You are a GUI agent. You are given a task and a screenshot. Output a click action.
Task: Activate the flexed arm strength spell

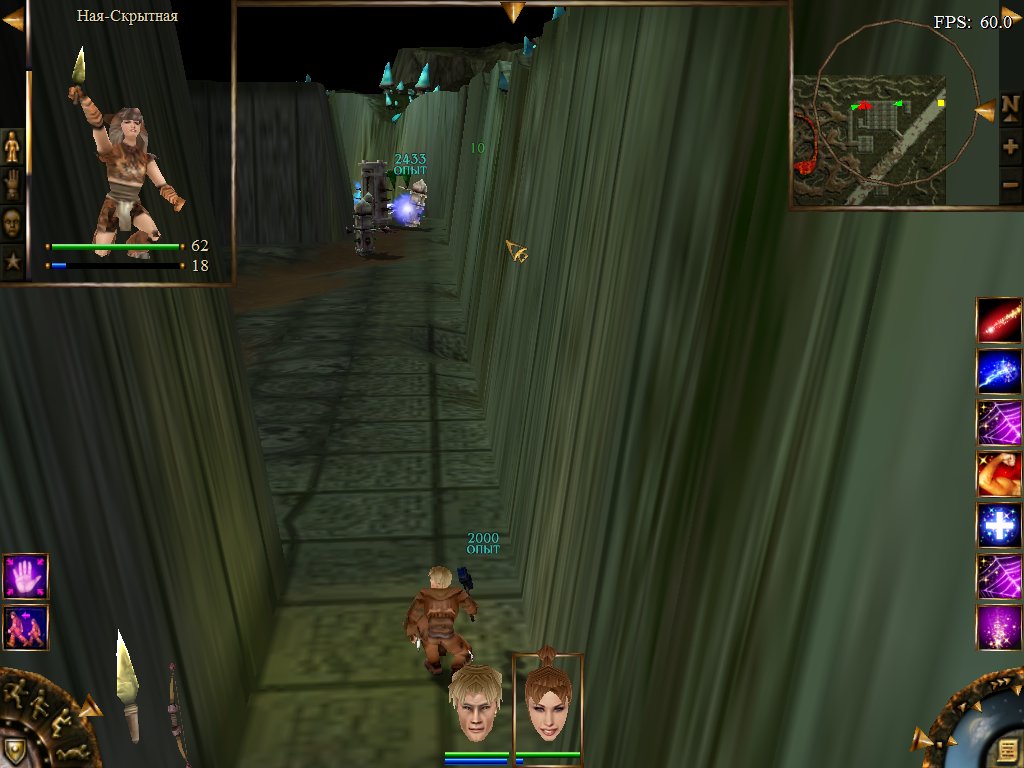coord(999,474)
